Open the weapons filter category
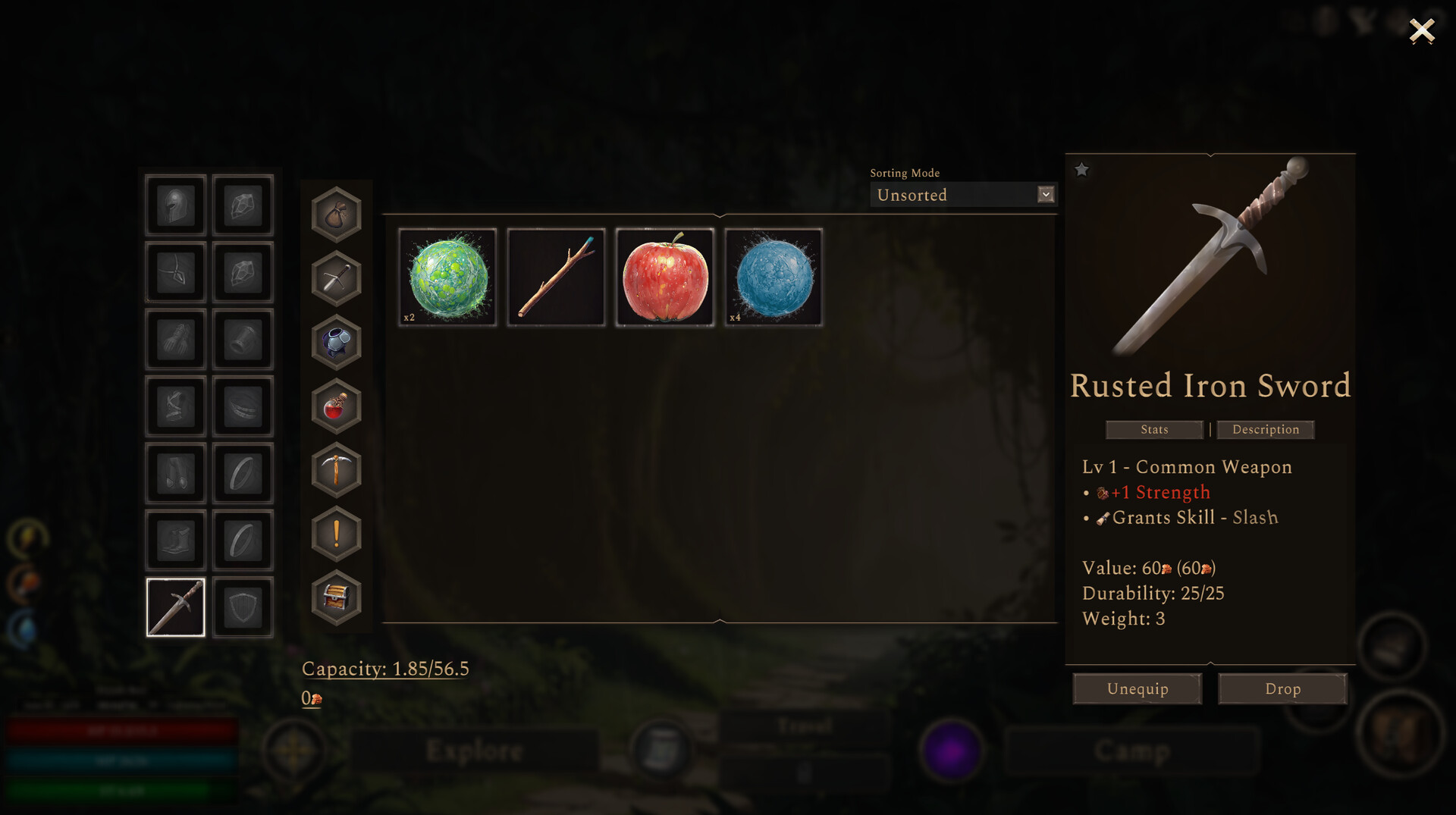This screenshot has height=815, width=1456. click(x=336, y=277)
